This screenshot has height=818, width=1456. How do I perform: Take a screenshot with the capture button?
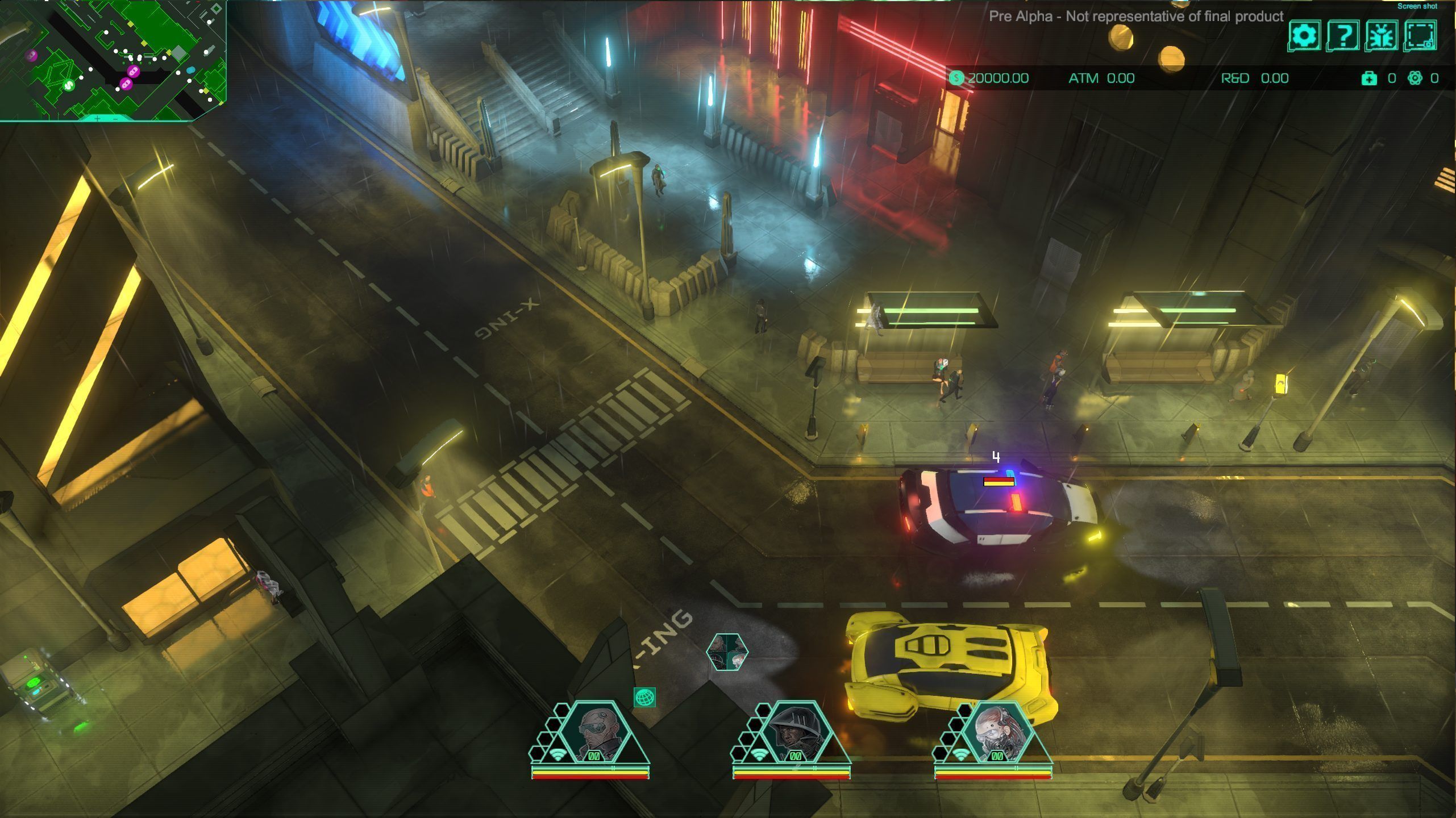coord(1420,36)
